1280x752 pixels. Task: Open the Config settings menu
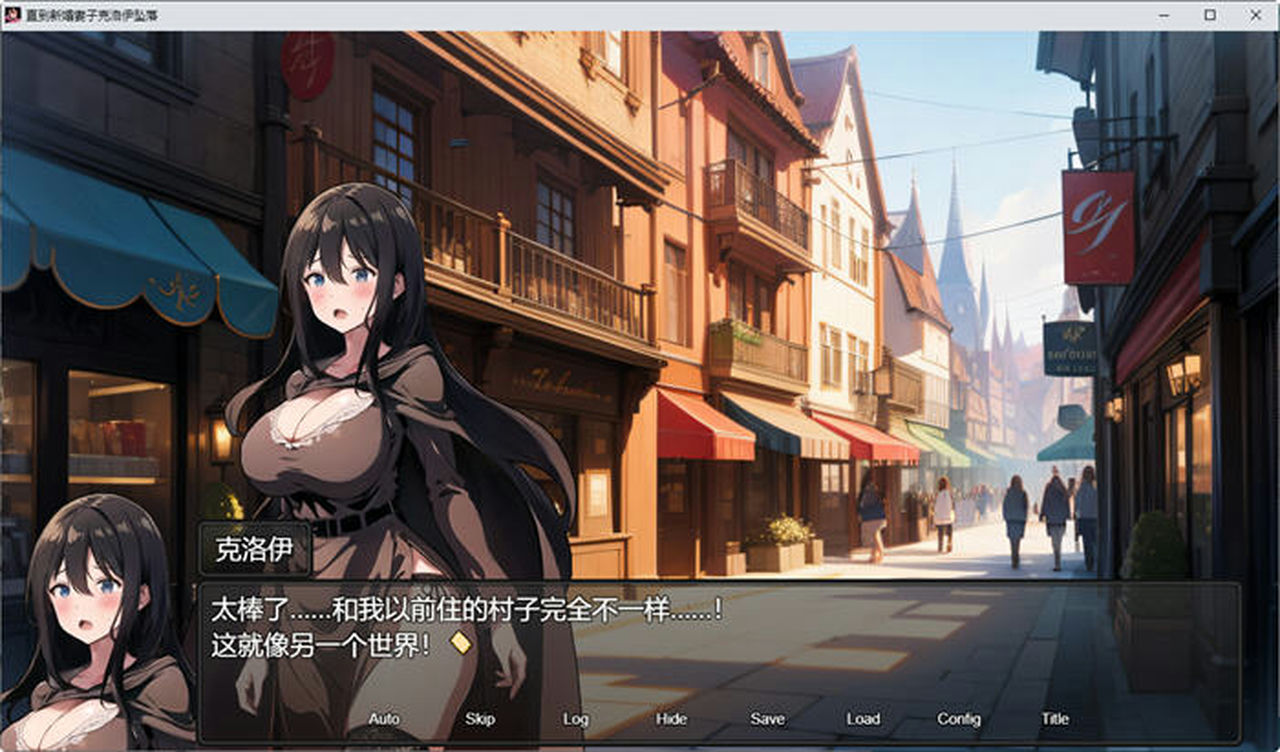[x=959, y=718]
